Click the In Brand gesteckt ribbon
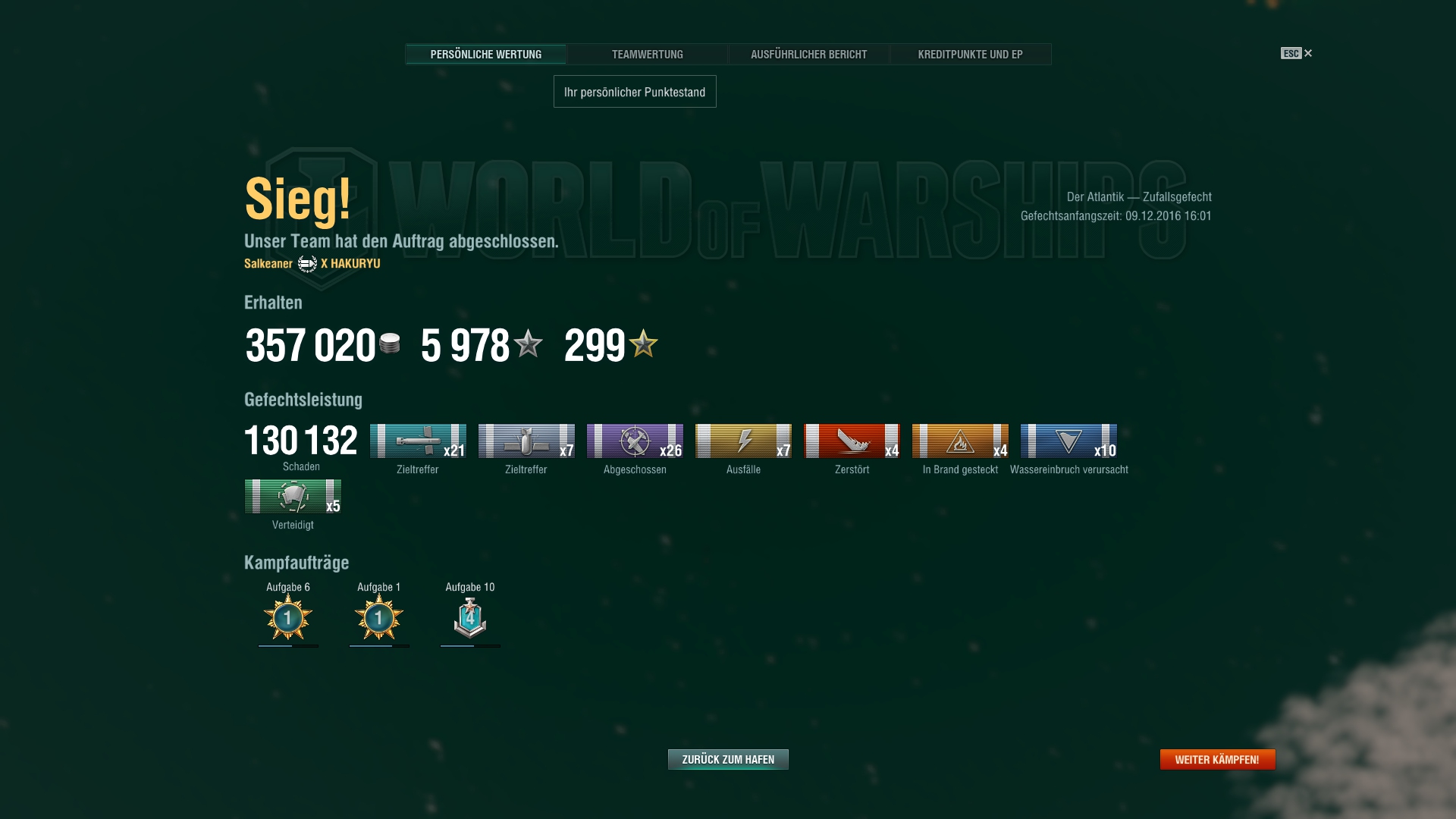The height and width of the screenshot is (819, 1456). click(960, 441)
